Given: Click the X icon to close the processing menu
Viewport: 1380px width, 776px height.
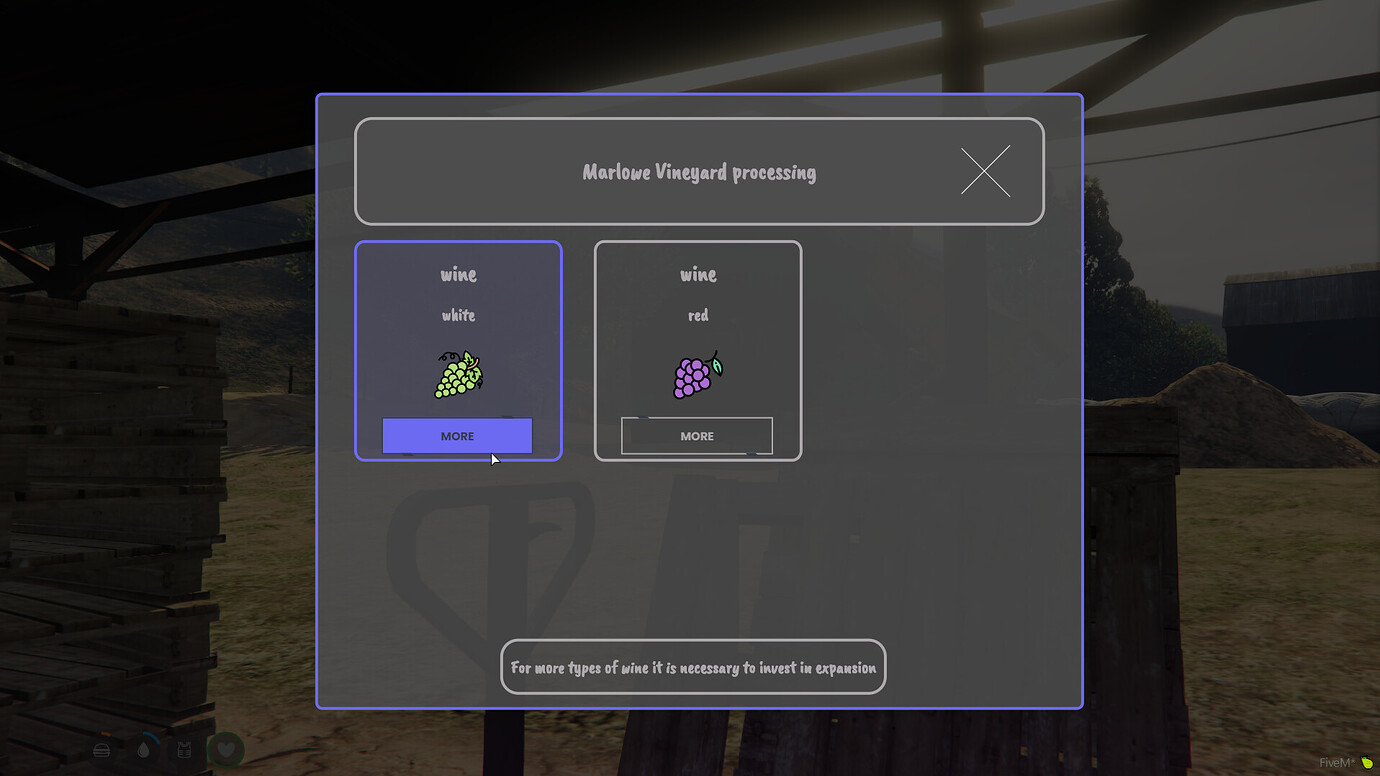Looking at the screenshot, I should point(984,171).
